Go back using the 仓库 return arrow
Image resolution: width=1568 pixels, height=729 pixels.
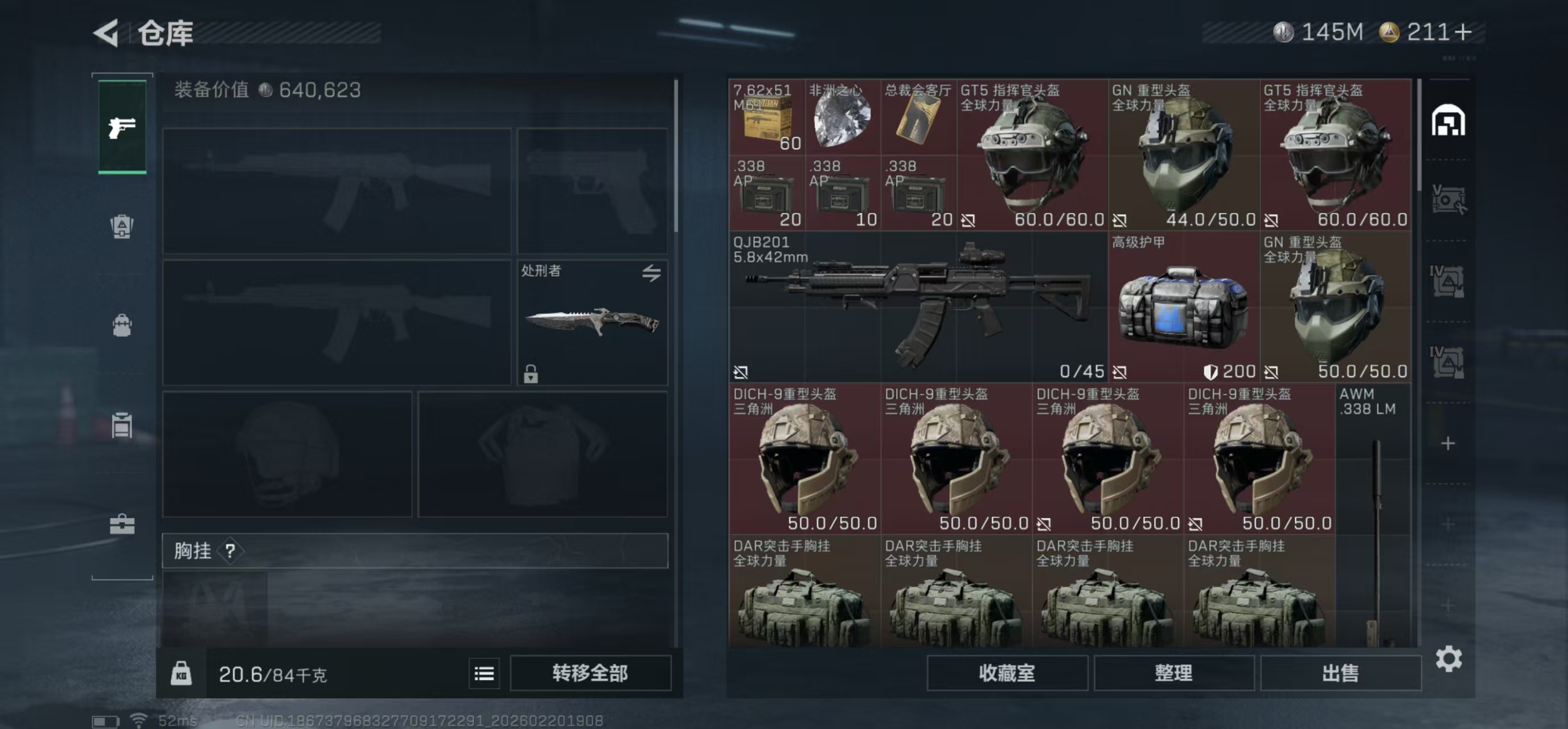[x=106, y=34]
